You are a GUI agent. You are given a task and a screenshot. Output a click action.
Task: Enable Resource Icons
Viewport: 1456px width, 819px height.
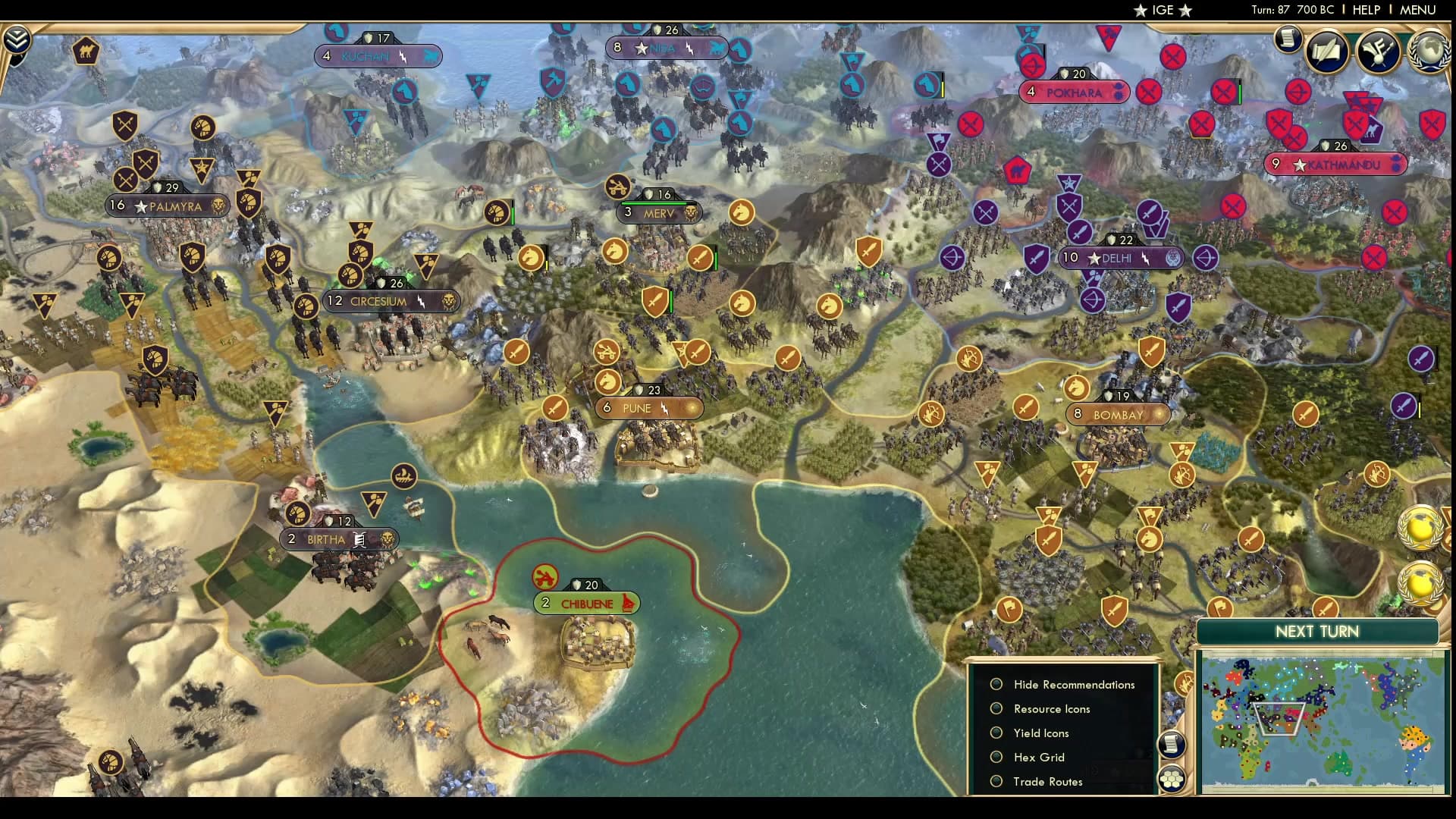(x=996, y=708)
